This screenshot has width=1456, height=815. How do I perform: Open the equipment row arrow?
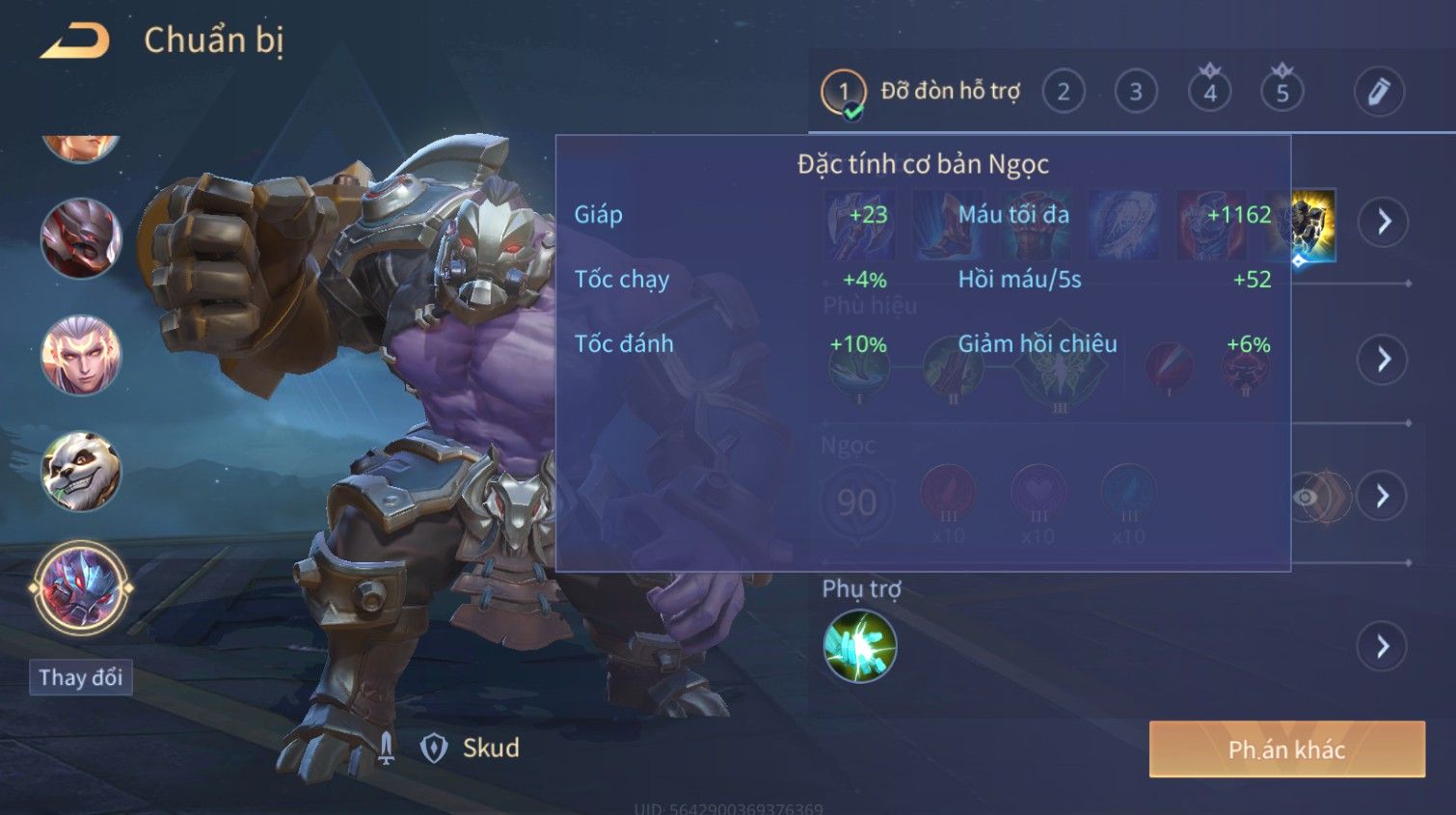(x=1384, y=222)
